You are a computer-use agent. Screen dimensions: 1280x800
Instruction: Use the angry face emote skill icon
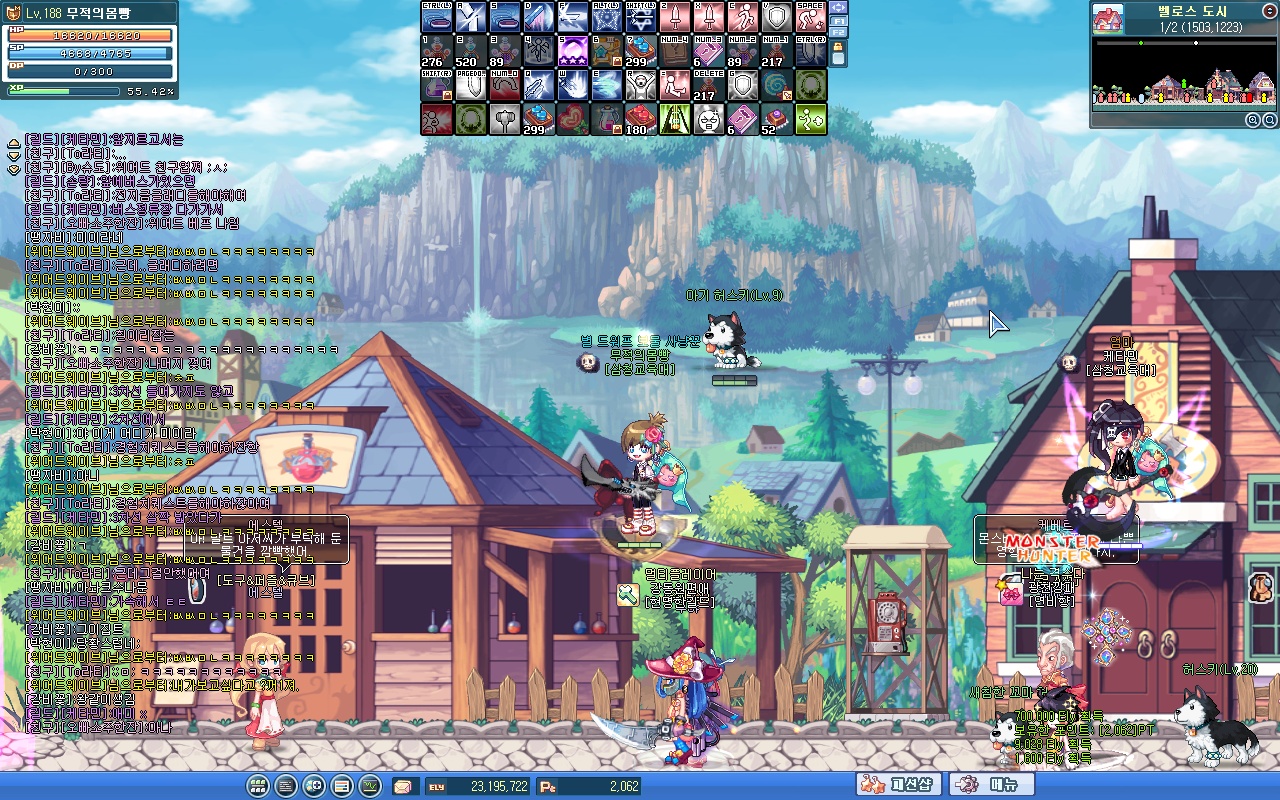coord(709,120)
